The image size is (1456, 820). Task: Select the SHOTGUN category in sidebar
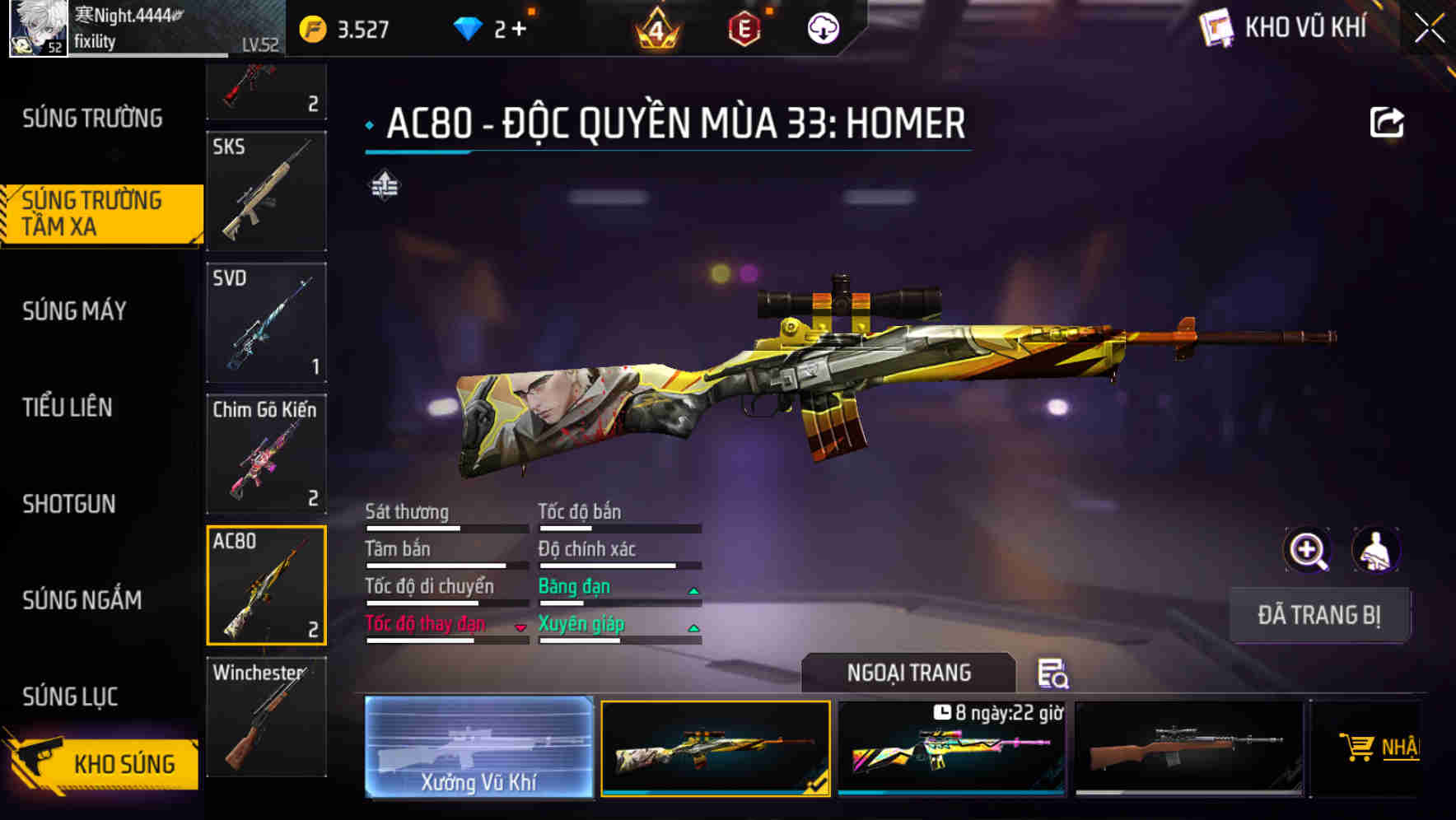[70, 504]
